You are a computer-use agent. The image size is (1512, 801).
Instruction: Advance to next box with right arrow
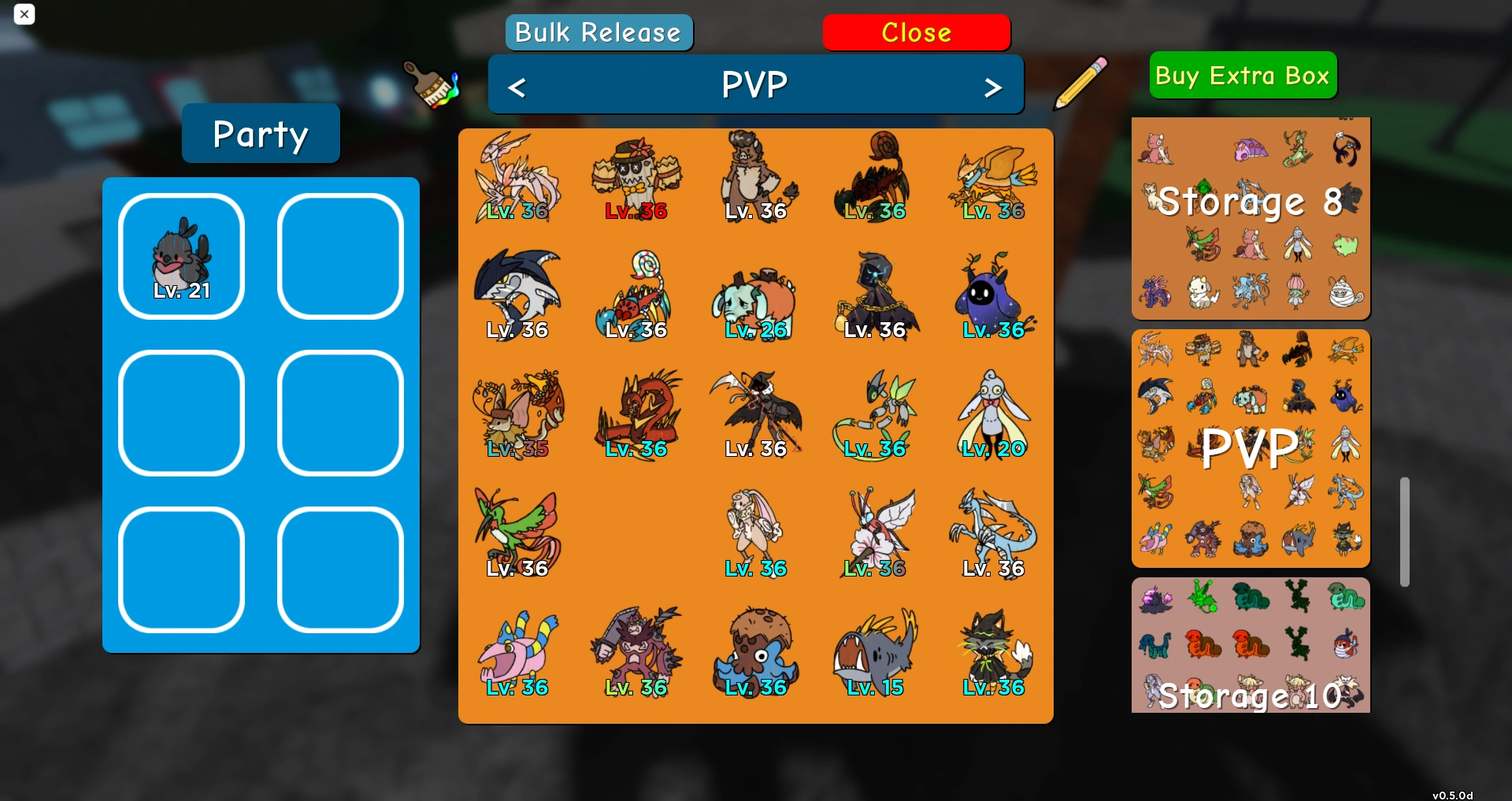tap(994, 85)
